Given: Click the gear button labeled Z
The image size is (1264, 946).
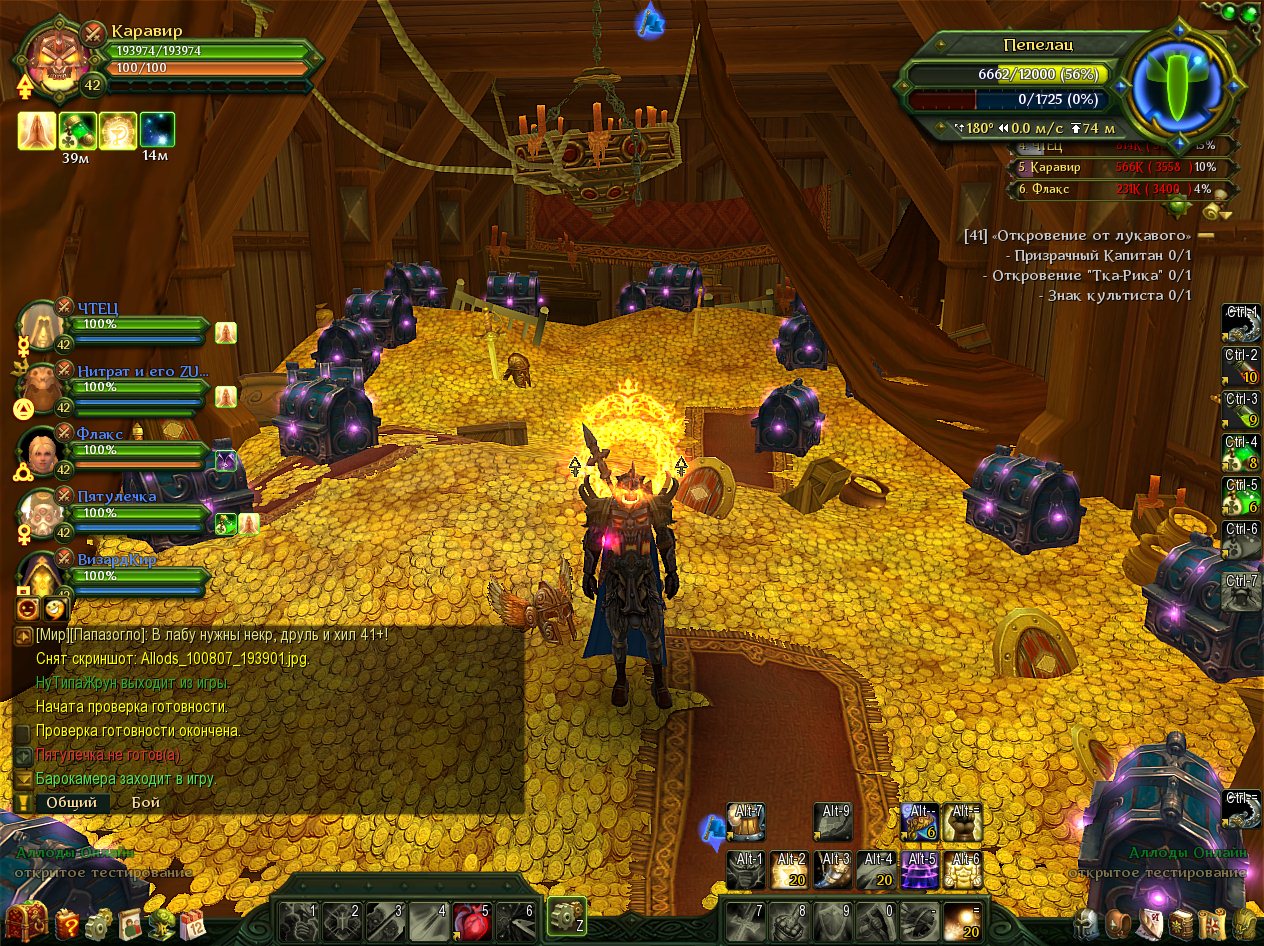Looking at the screenshot, I should click(568, 917).
